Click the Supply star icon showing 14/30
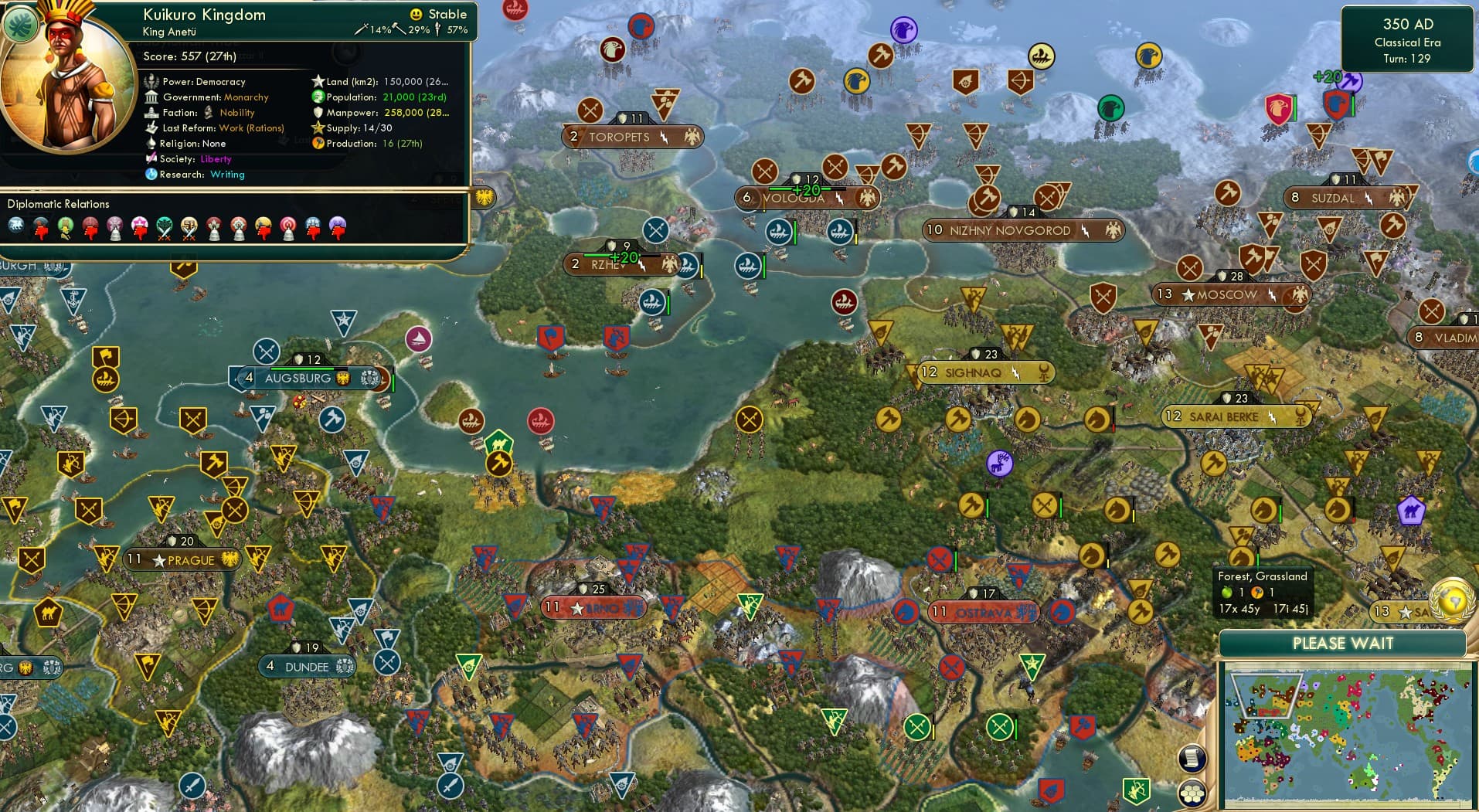The width and height of the screenshot is (1479, 812). click(x=317, y=127)
